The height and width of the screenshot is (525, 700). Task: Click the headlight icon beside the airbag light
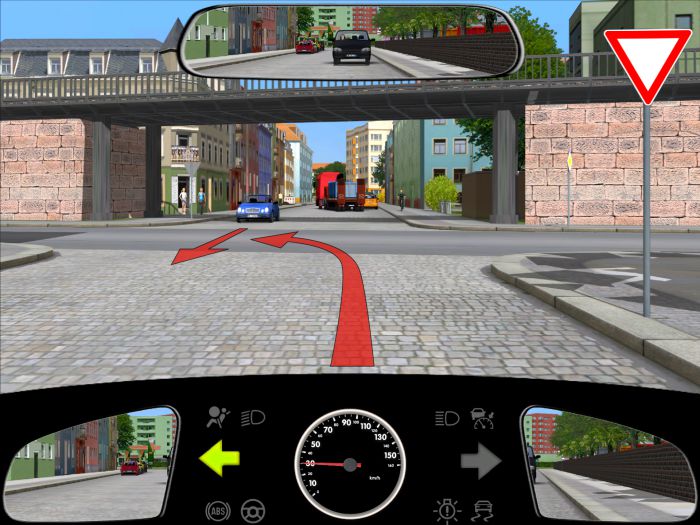click(x=253, y=417)
